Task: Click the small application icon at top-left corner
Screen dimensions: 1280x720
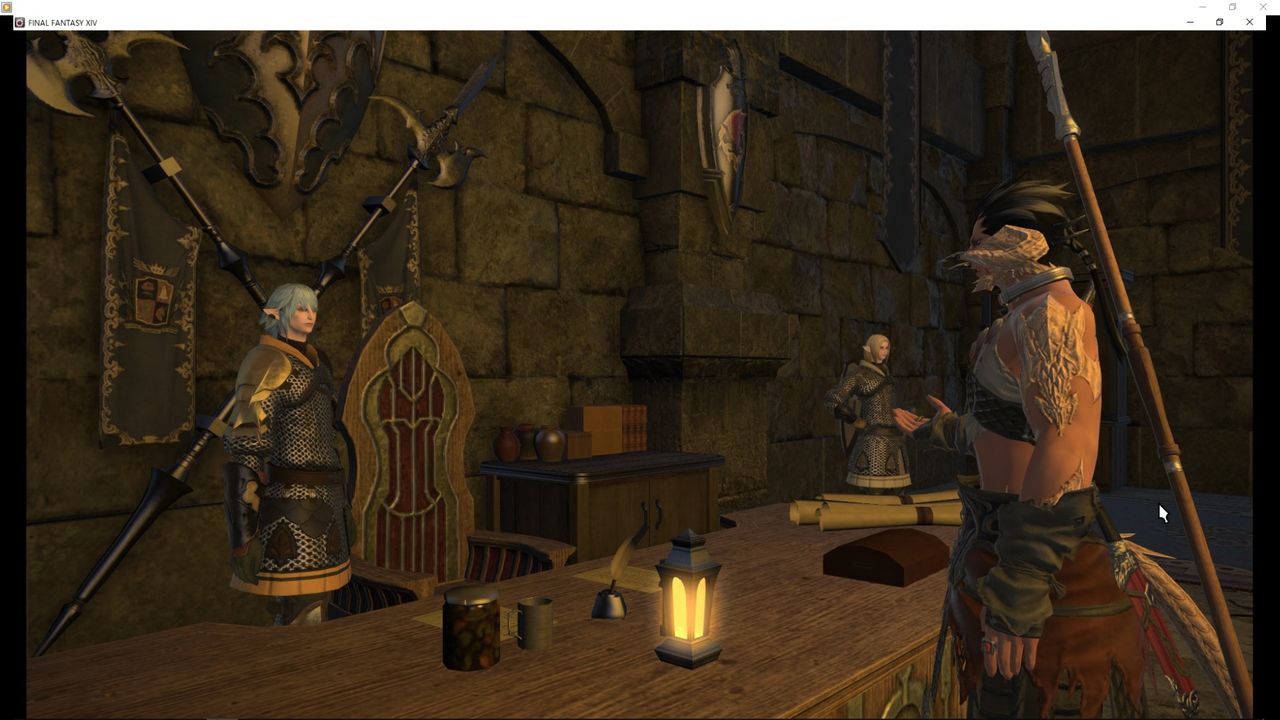Action: pos(8,7)
